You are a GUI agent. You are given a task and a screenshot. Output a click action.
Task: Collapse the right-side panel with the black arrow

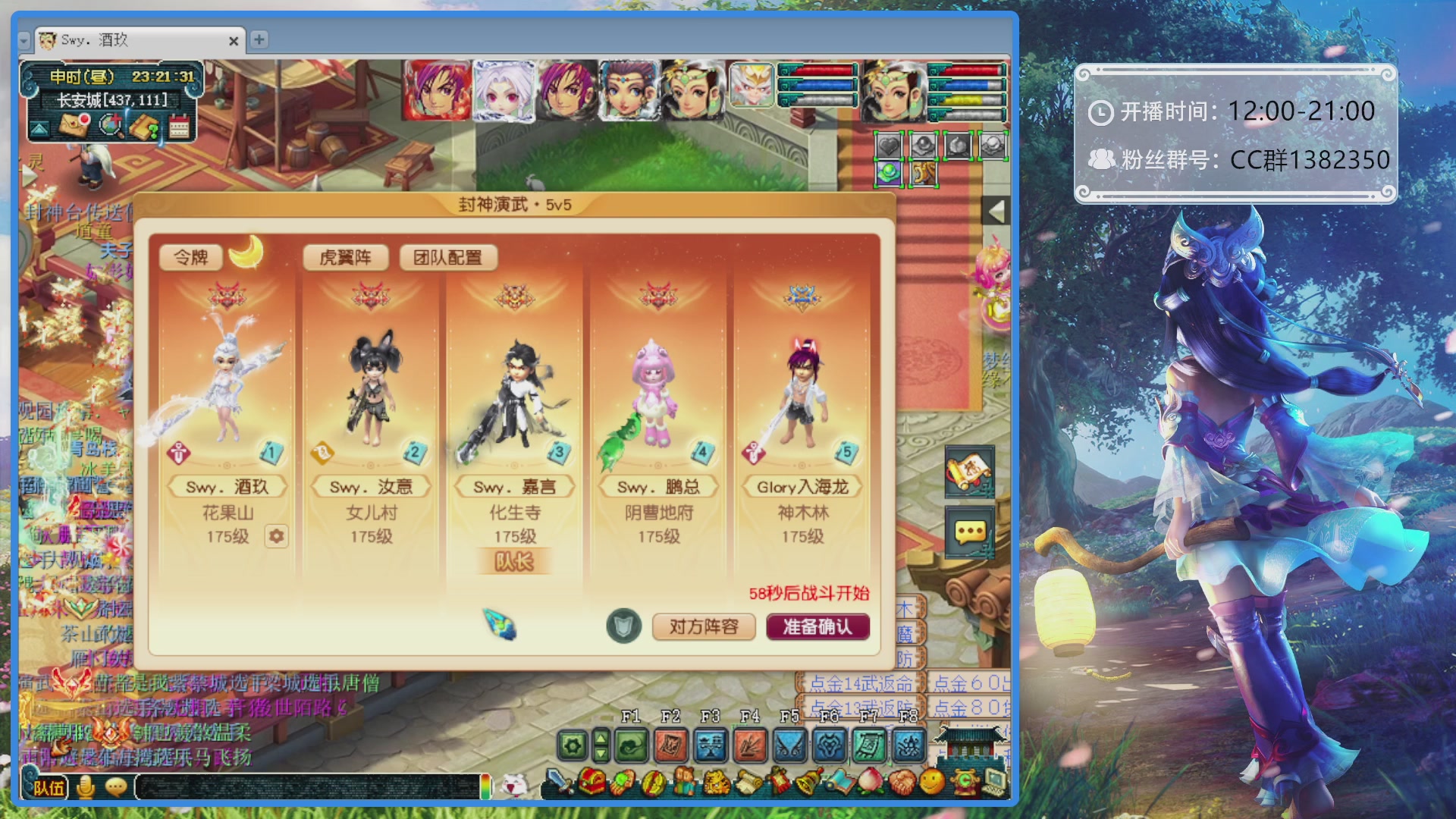[x=997, y=209]
